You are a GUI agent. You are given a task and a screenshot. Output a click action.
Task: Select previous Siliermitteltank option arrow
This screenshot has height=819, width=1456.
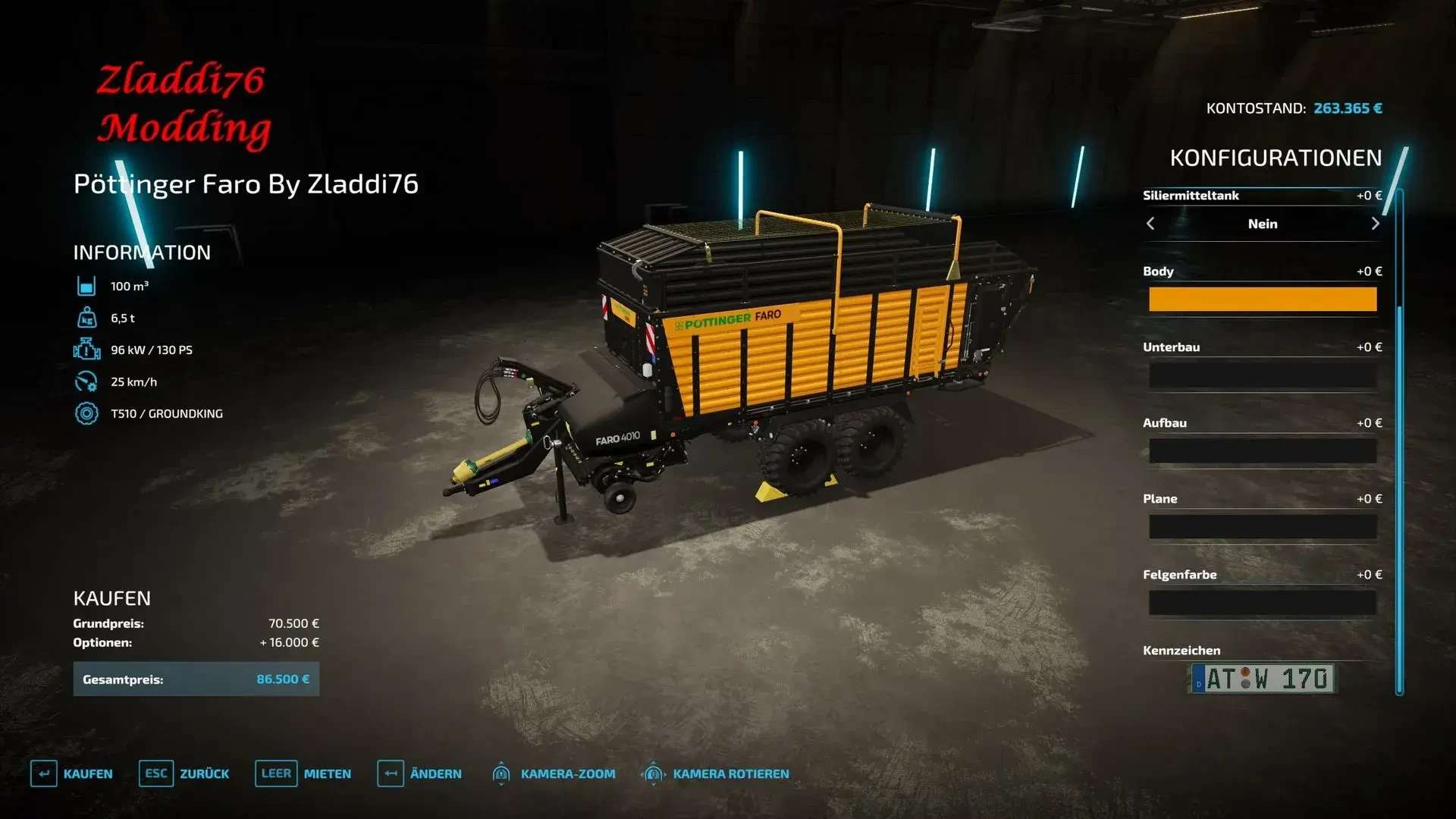(1150, 224)
